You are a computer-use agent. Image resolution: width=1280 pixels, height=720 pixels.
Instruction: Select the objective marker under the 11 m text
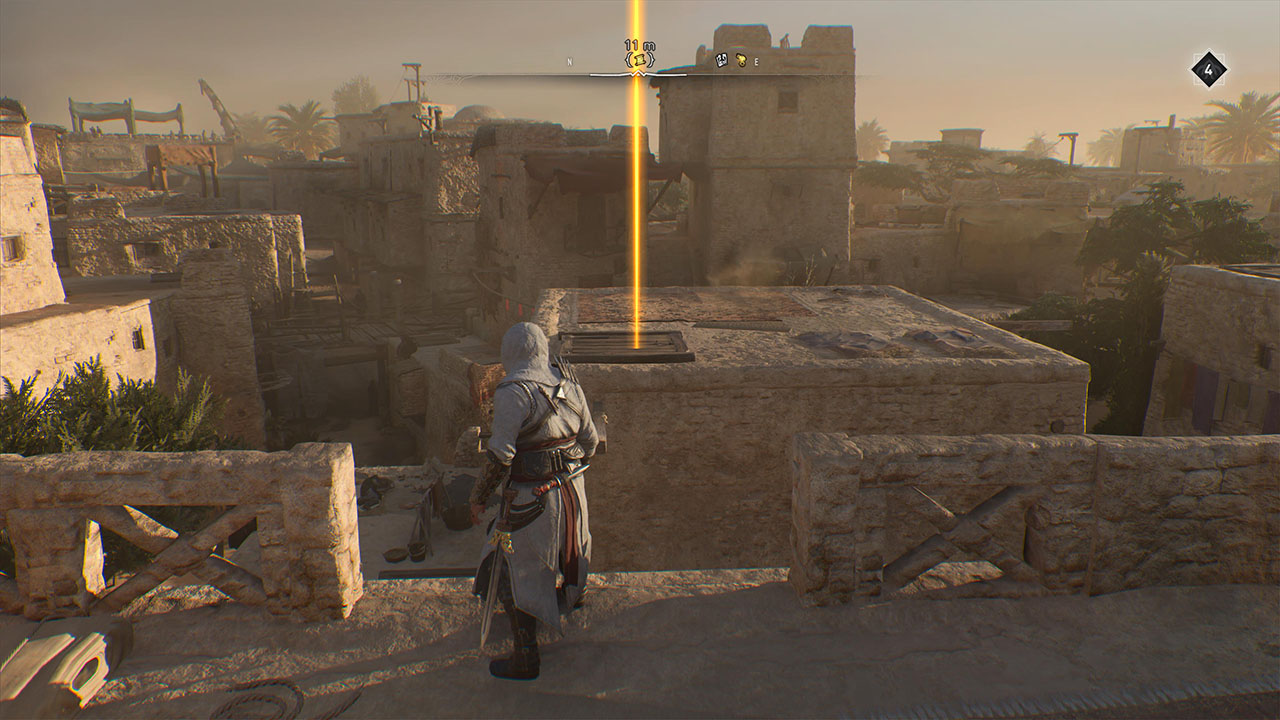pyautogui.click(x=637, y=61)
